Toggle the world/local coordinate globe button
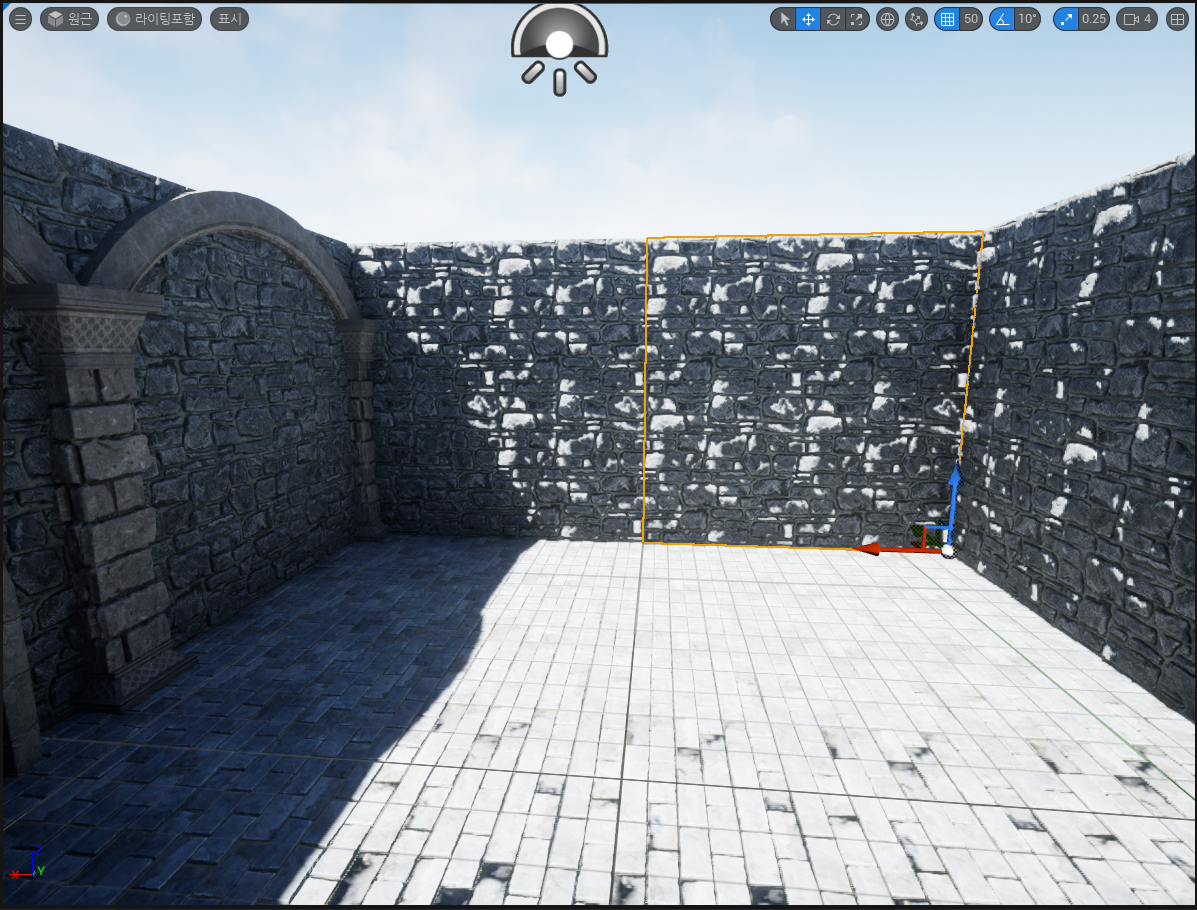The height and width of the screenshot is (910, 1197). [x=887, y=19]
